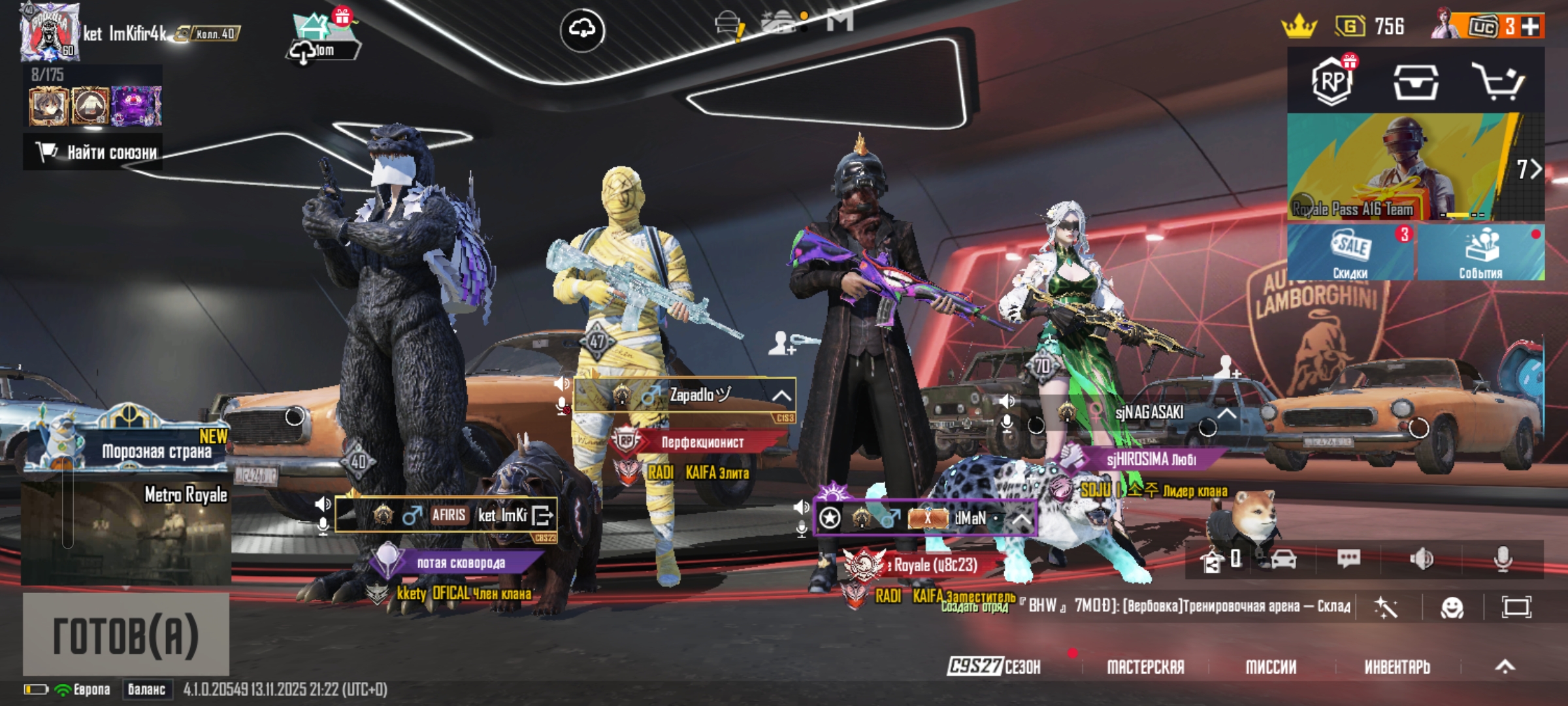The height and width of the screenshot is (706, 1568).
Task: Open the emote smiley face icon
Action: (x=1452, y=608)
